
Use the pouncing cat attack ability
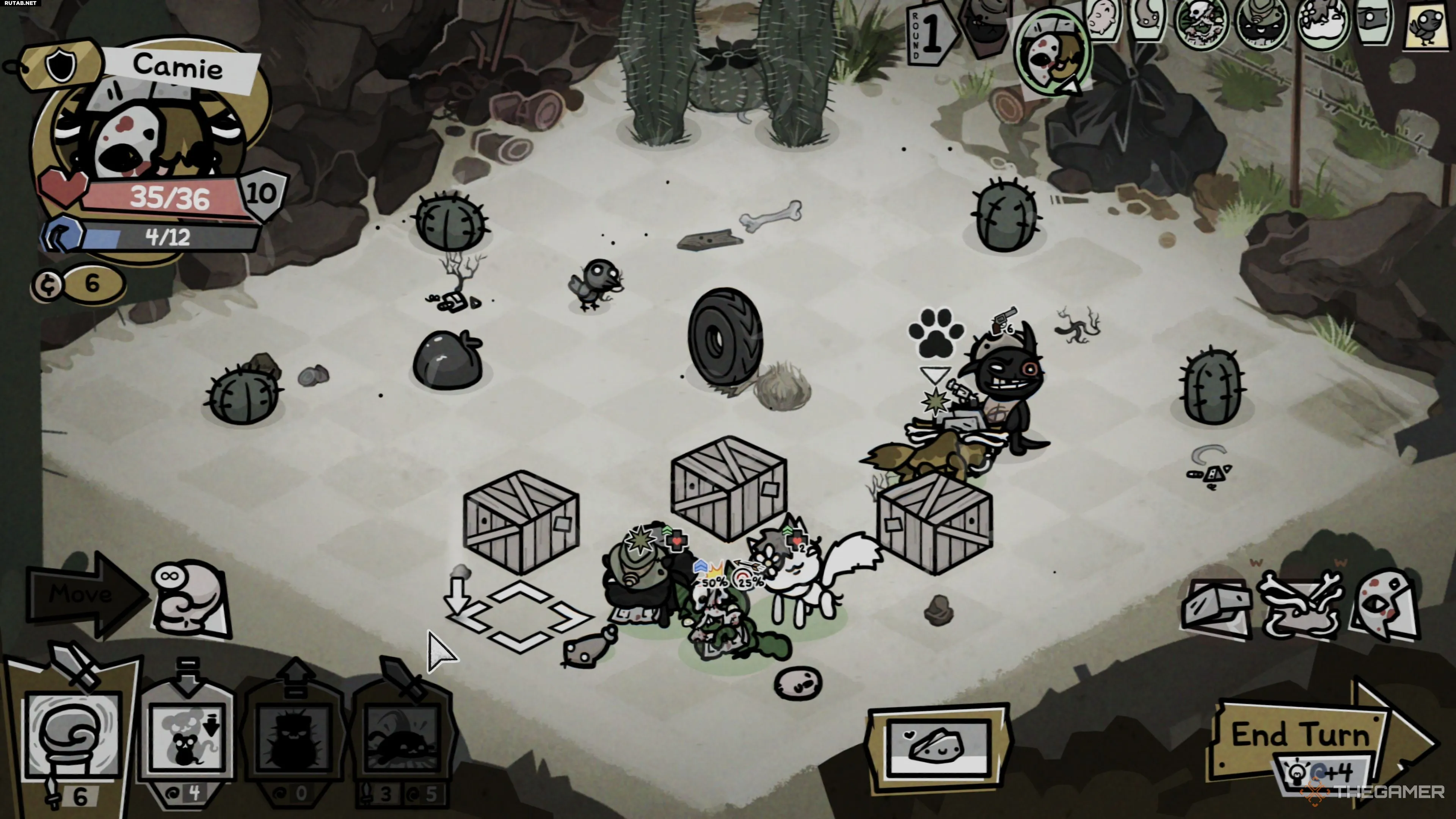pos(402,737)
